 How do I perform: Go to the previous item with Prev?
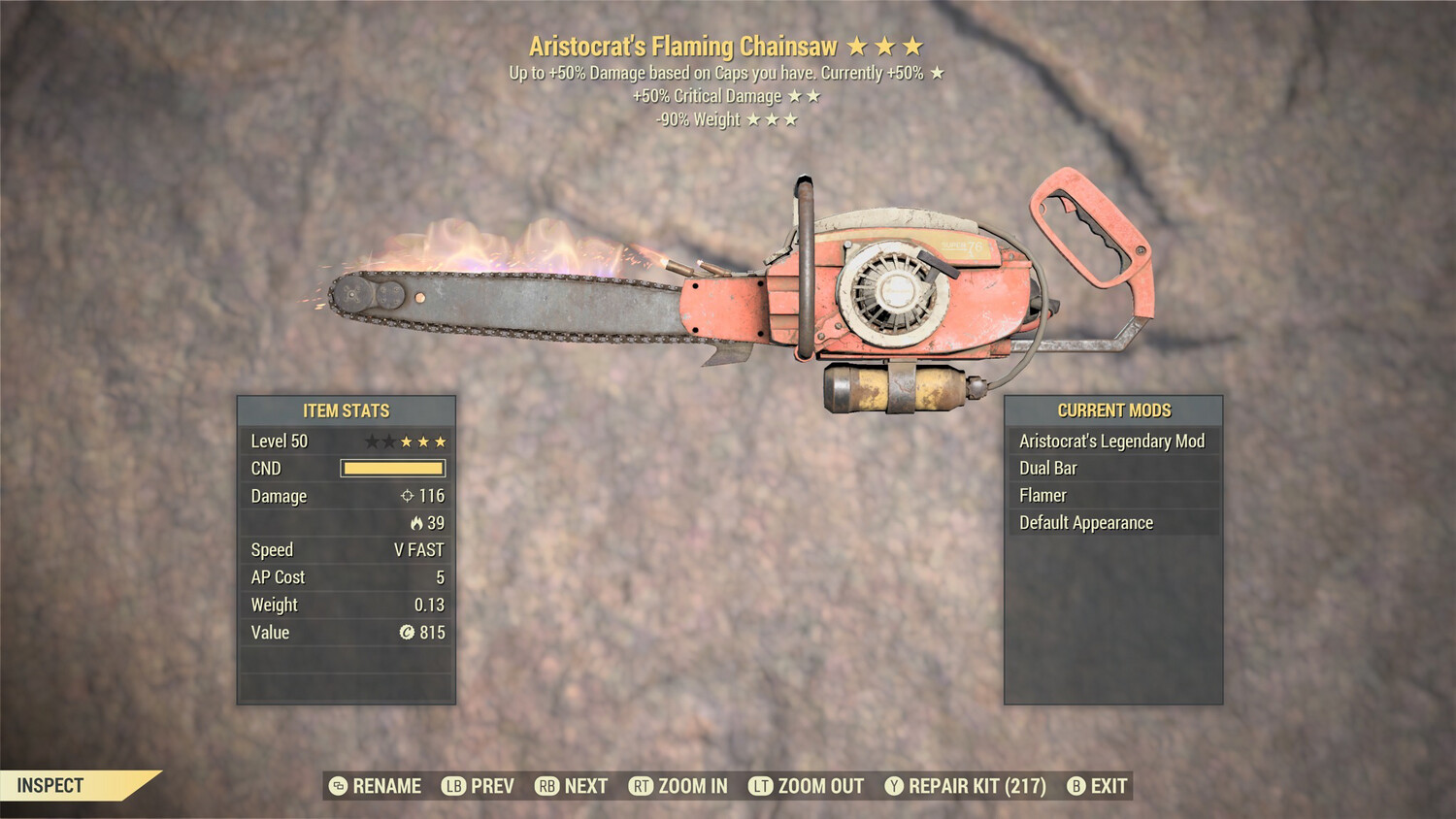(479, 786)
